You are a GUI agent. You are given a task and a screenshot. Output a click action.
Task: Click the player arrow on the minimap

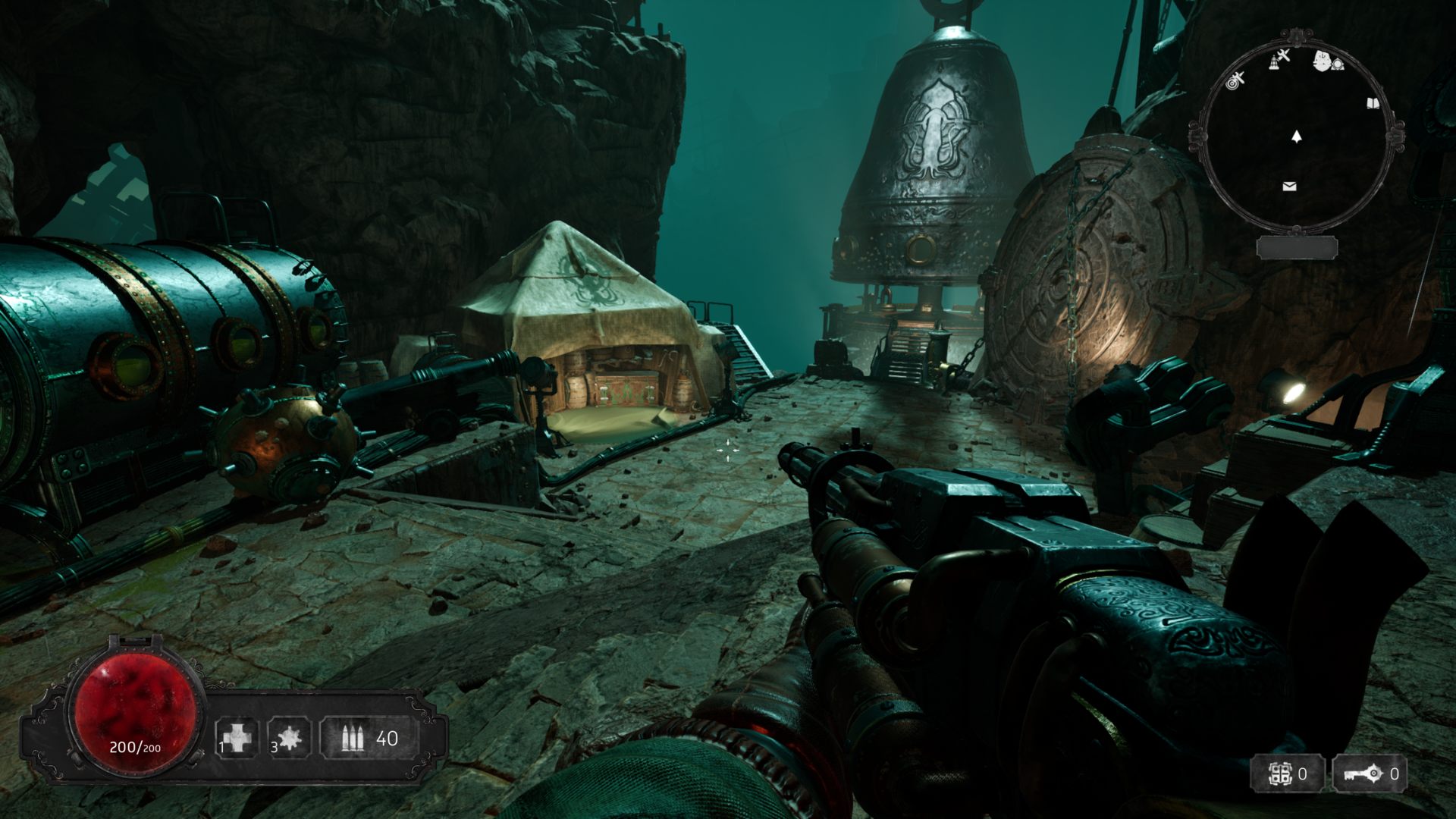(x=1297, y=137)
